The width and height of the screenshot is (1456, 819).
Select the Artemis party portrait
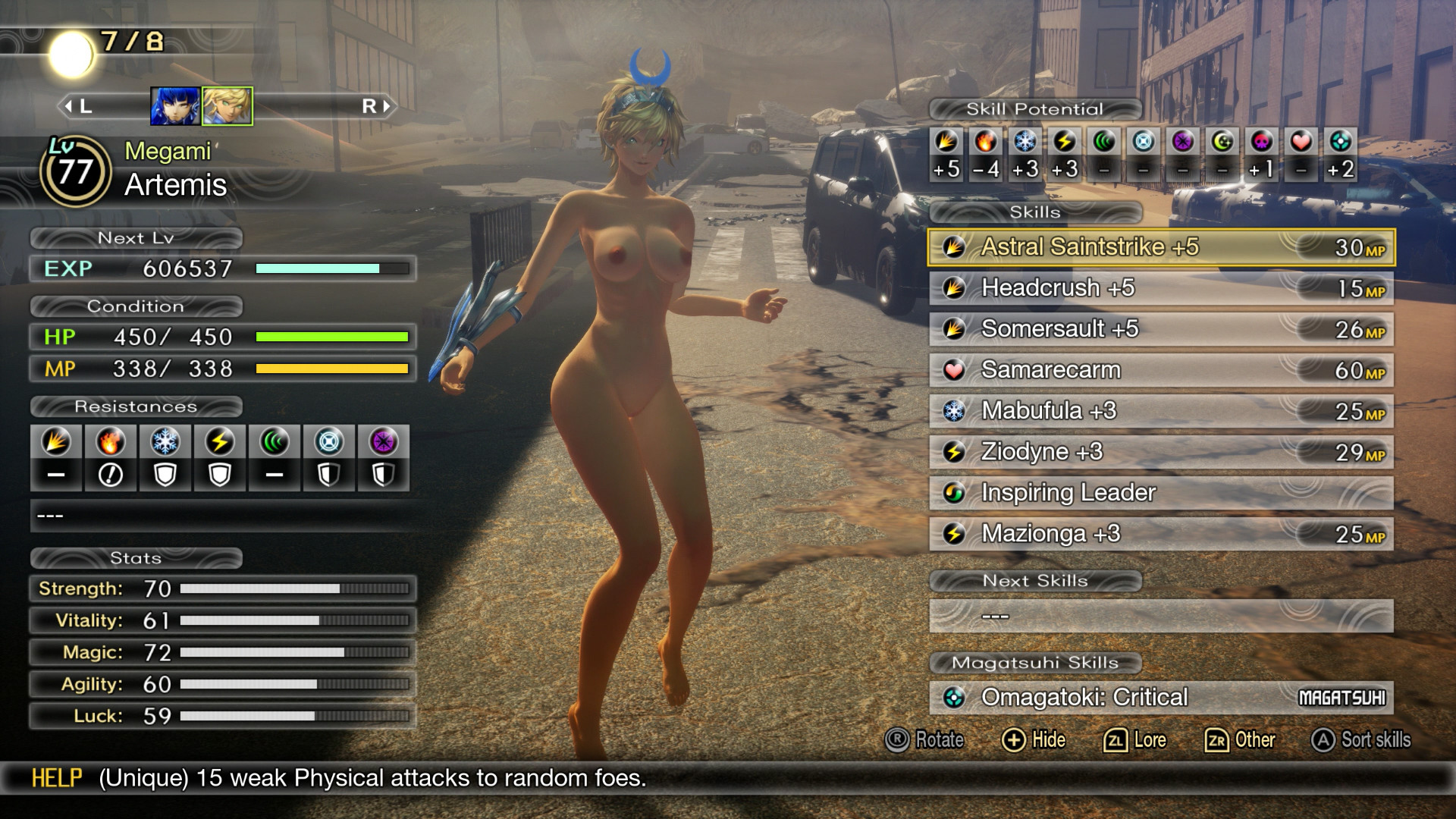[227, 106]
